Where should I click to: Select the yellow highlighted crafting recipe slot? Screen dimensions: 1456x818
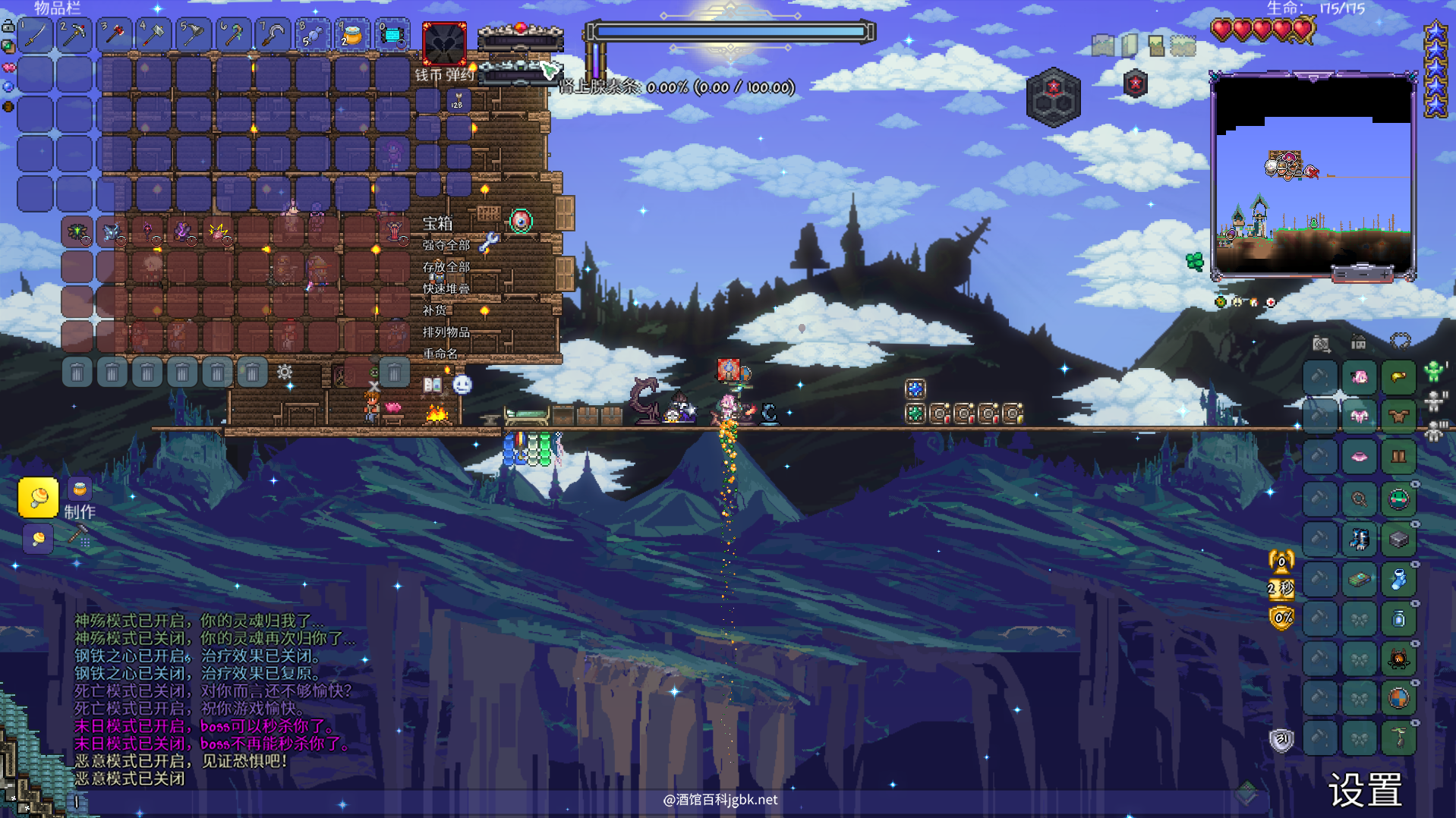38,498
